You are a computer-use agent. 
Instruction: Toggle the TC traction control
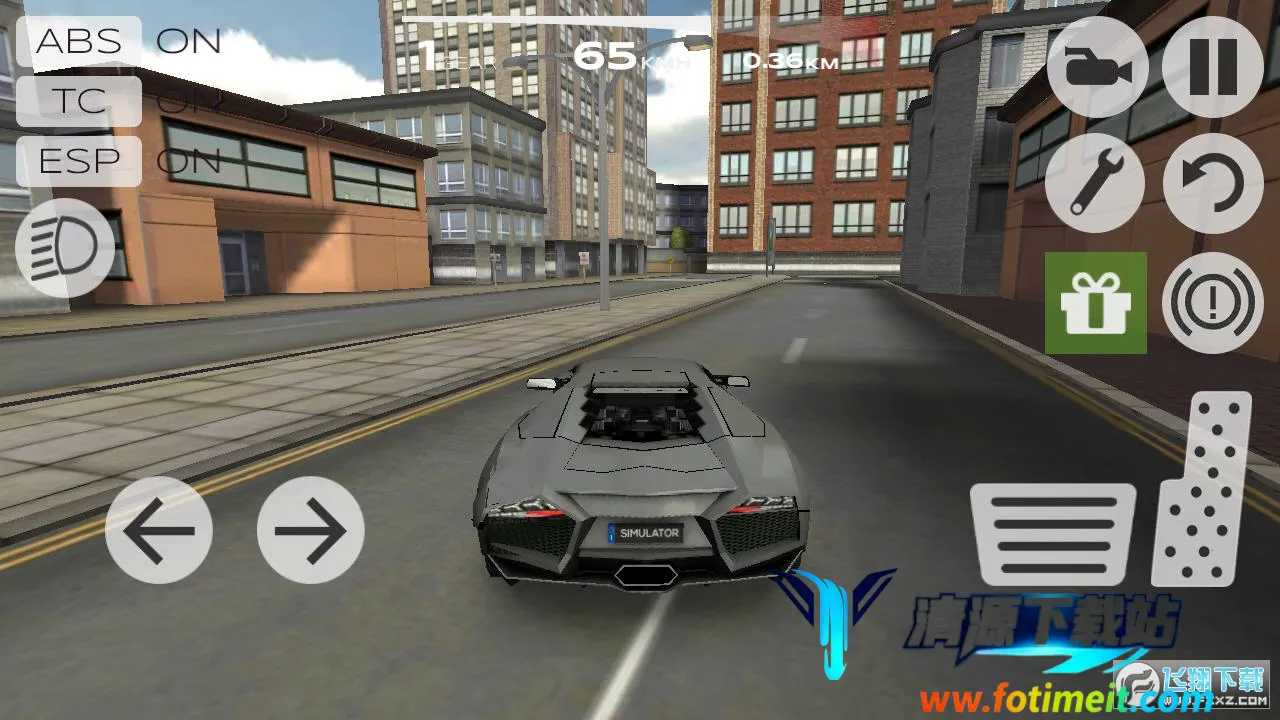80,101
